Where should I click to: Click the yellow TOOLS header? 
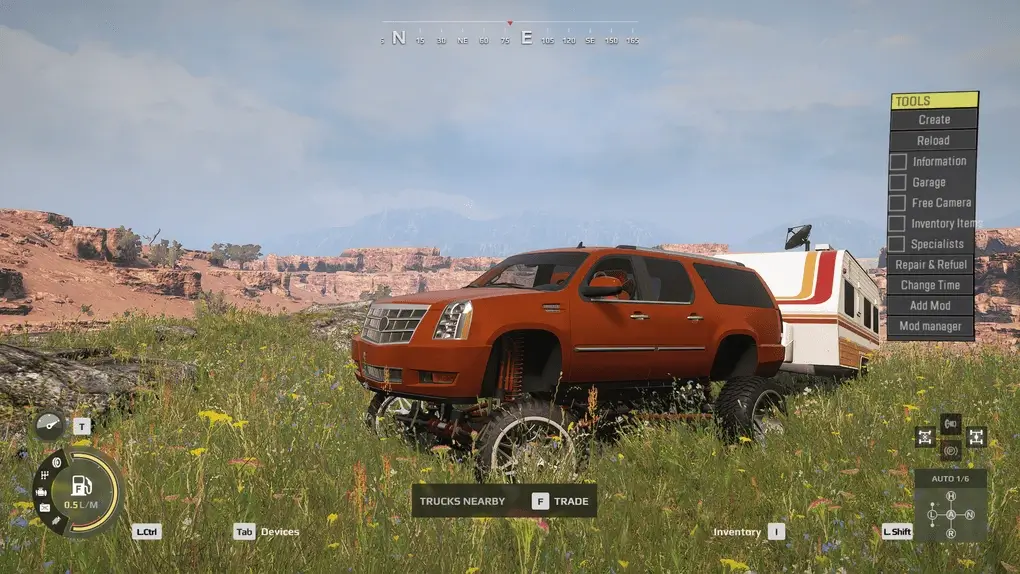point(934,101)
